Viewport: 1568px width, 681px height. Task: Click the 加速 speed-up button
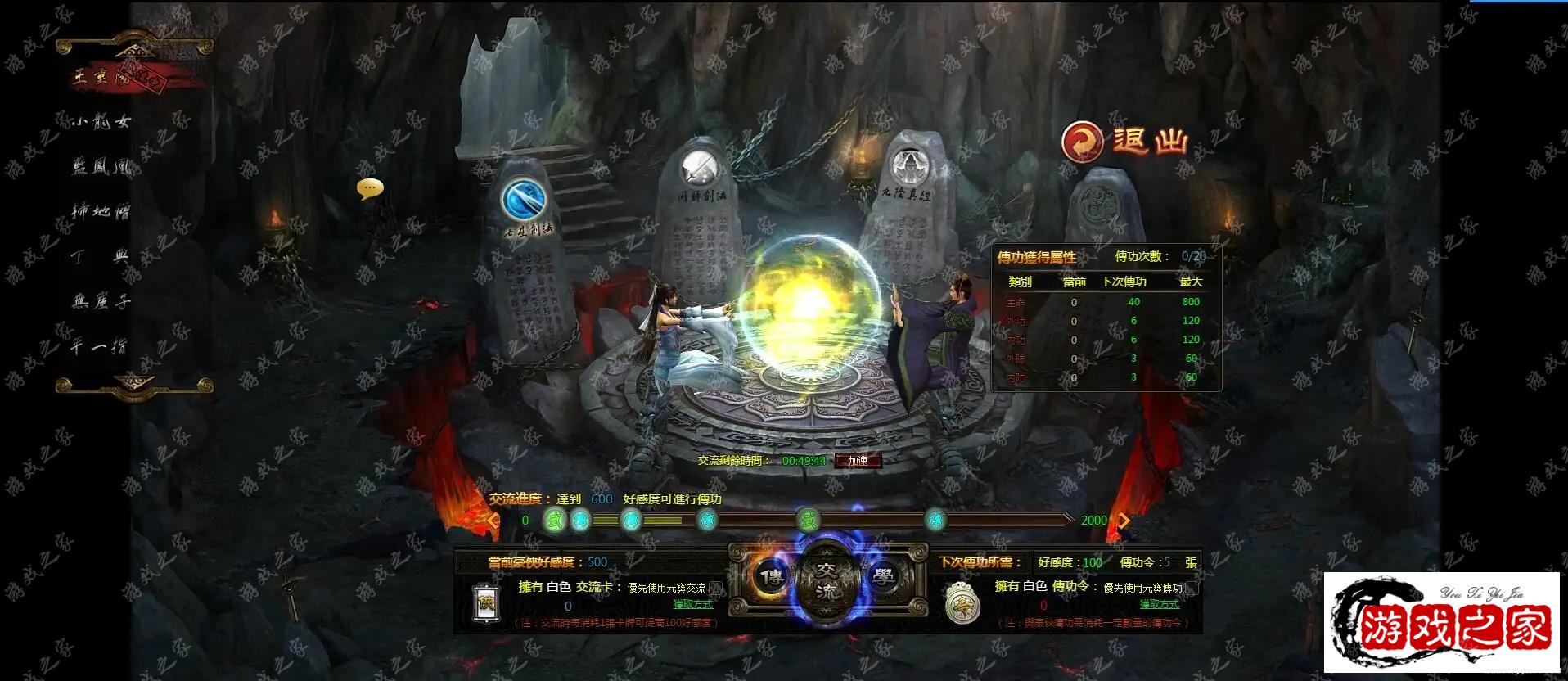(858, 461)
